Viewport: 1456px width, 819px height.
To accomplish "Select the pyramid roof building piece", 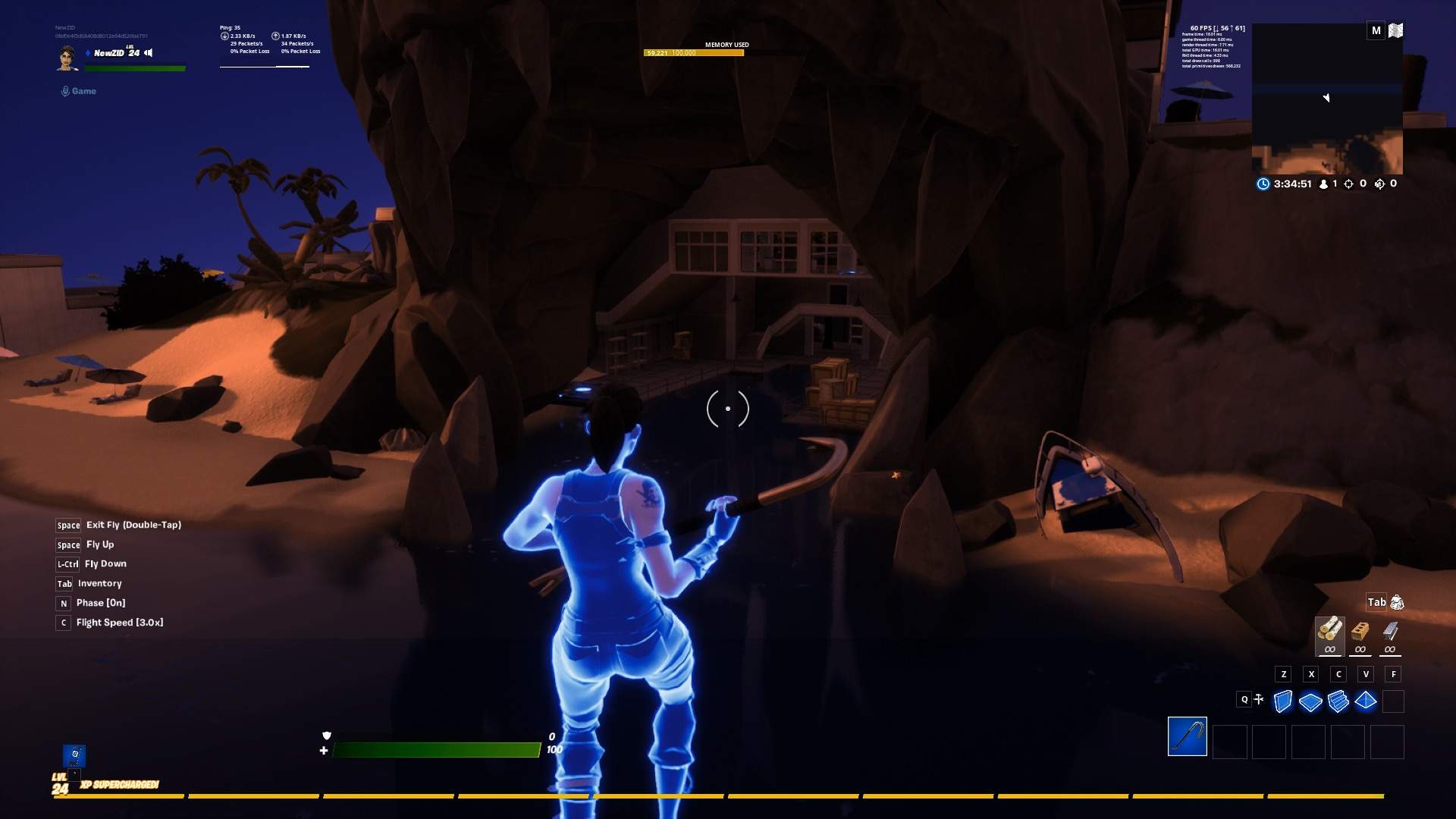I will [x=1366, y=701].
